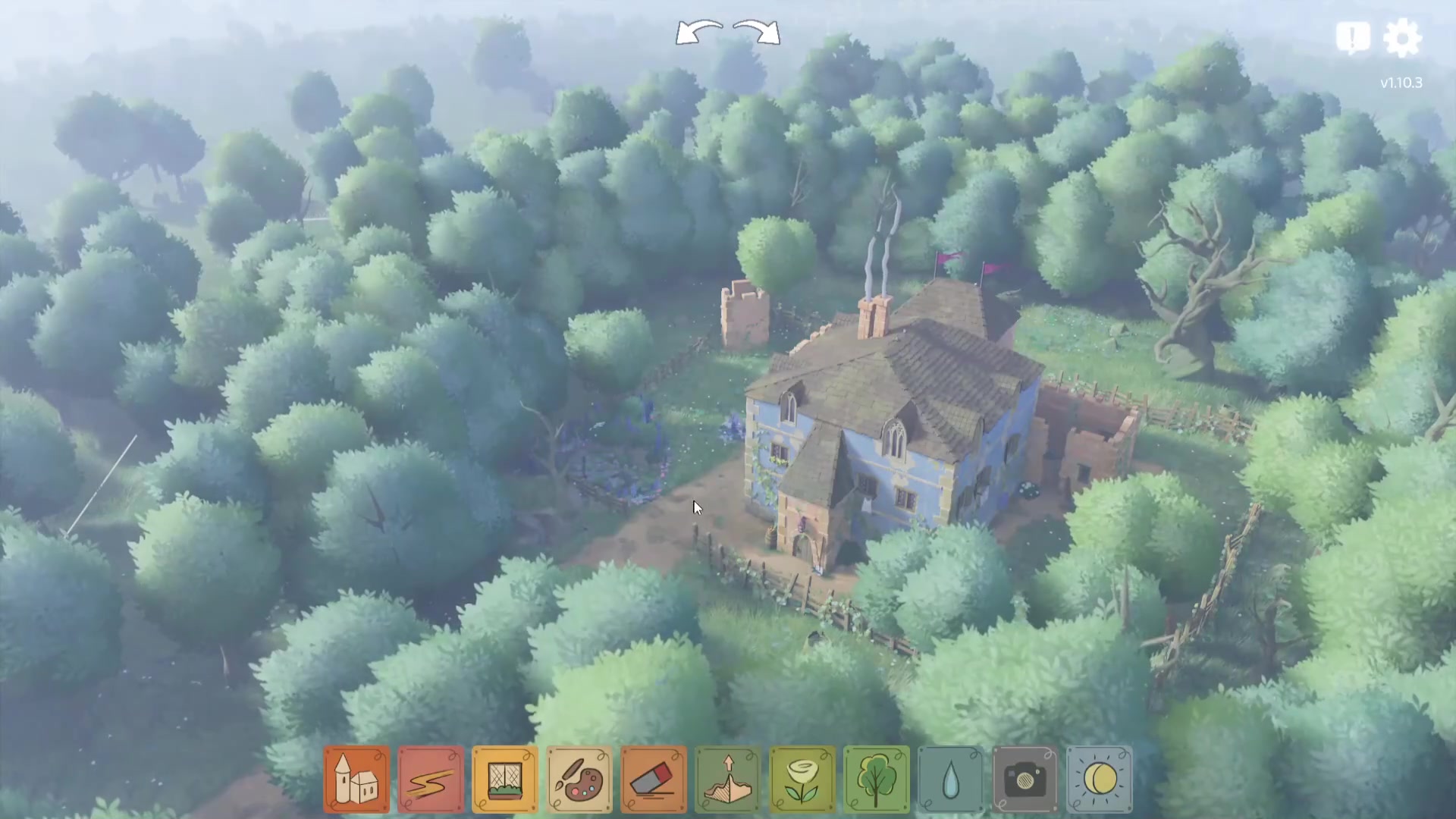The height and width of the screenshot is (819, 1456).
Task: Open the feedback speech bubble
Action: [x=1353, y=37]
